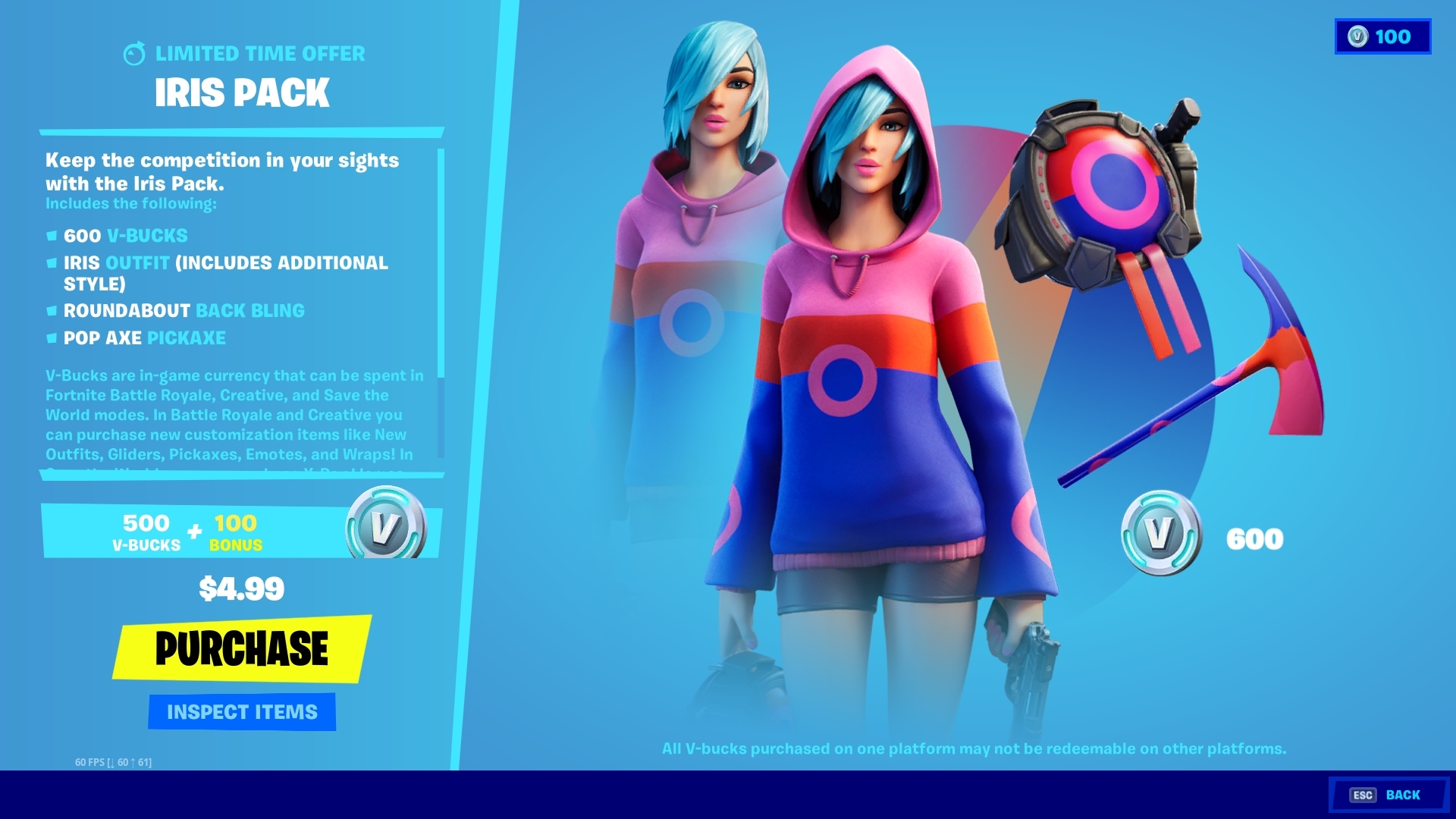
Task: Click the bullet marker before ROUNDABOUT BACK BLING
Action: tap(52, 311)
